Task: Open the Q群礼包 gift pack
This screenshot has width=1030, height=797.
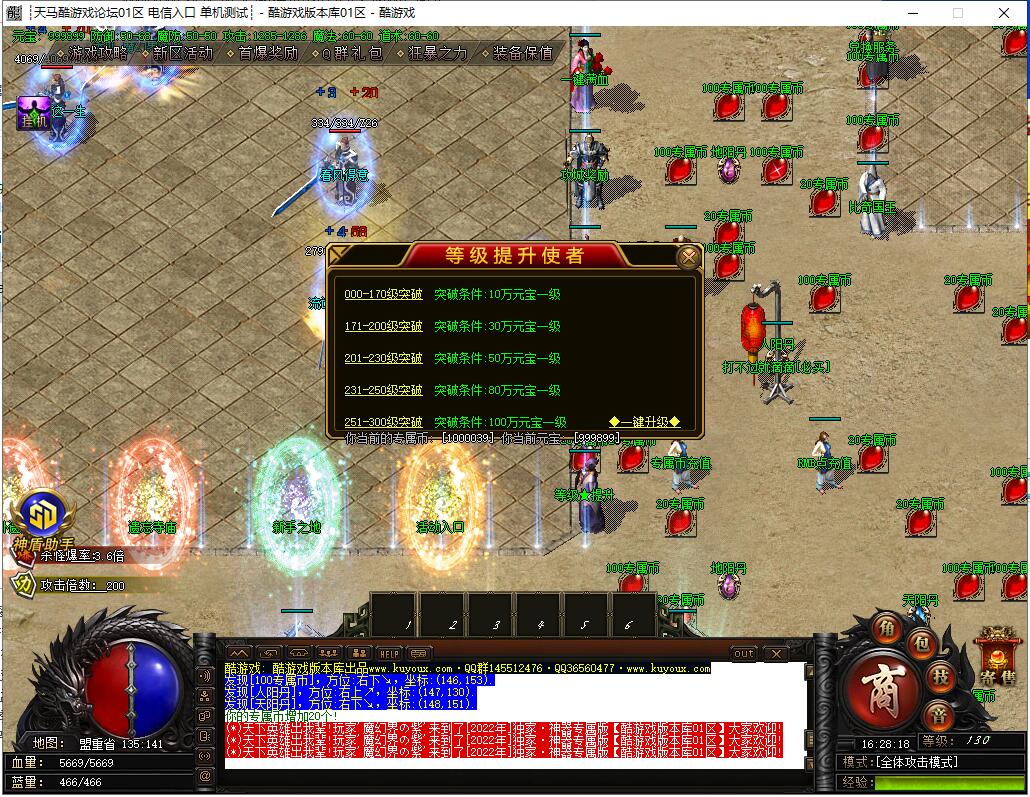Action: [351, 53]
